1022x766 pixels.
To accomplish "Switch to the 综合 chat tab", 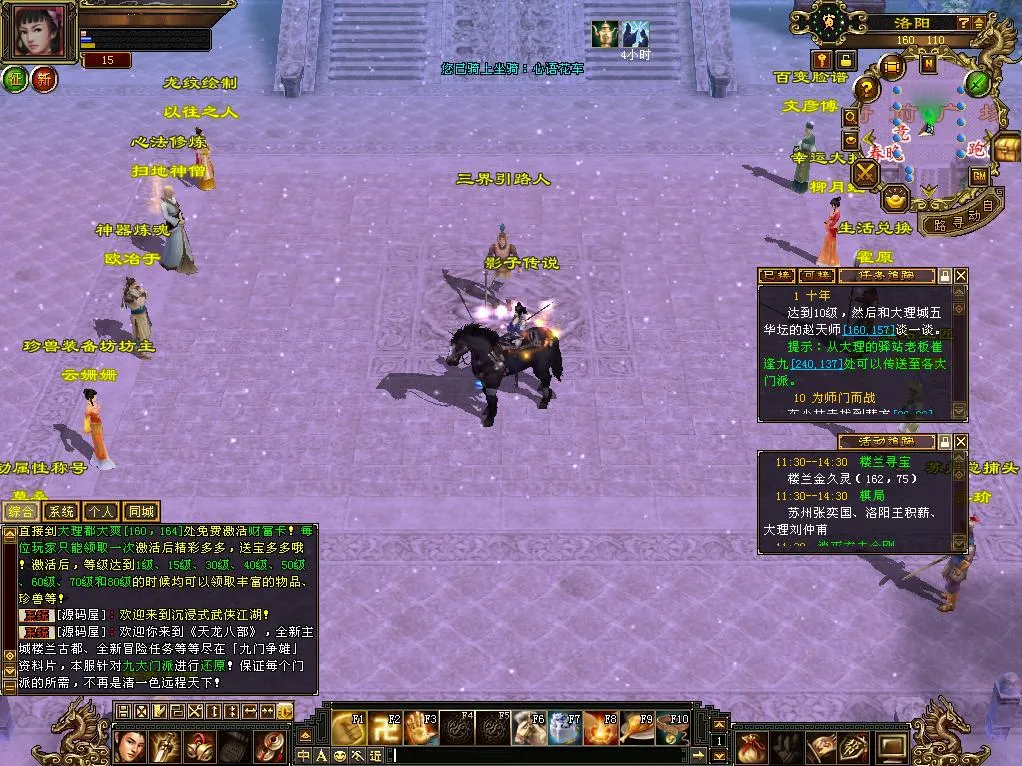I will pos(20,511).
